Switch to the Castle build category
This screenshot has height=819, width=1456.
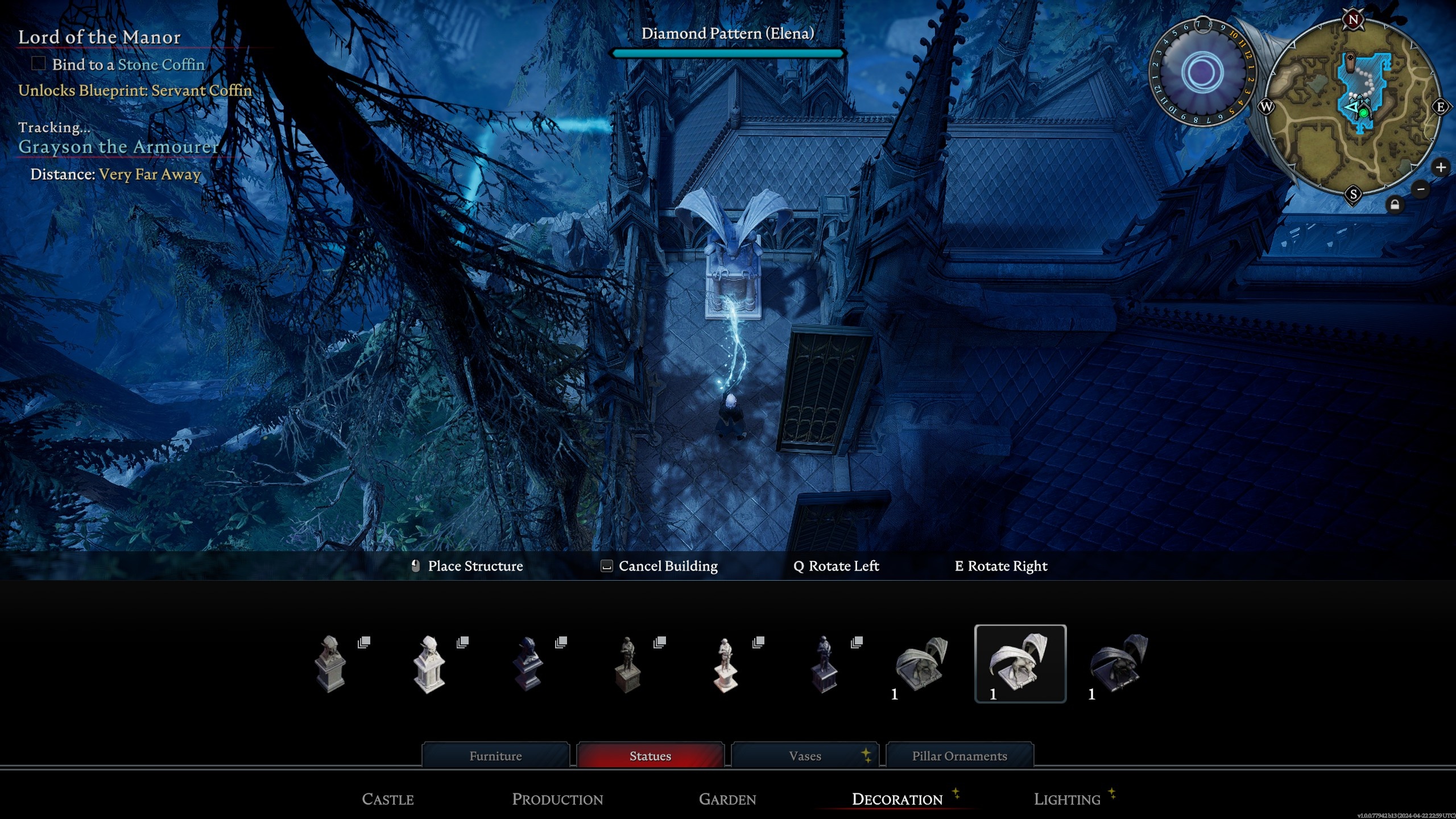tap(388, 799)
